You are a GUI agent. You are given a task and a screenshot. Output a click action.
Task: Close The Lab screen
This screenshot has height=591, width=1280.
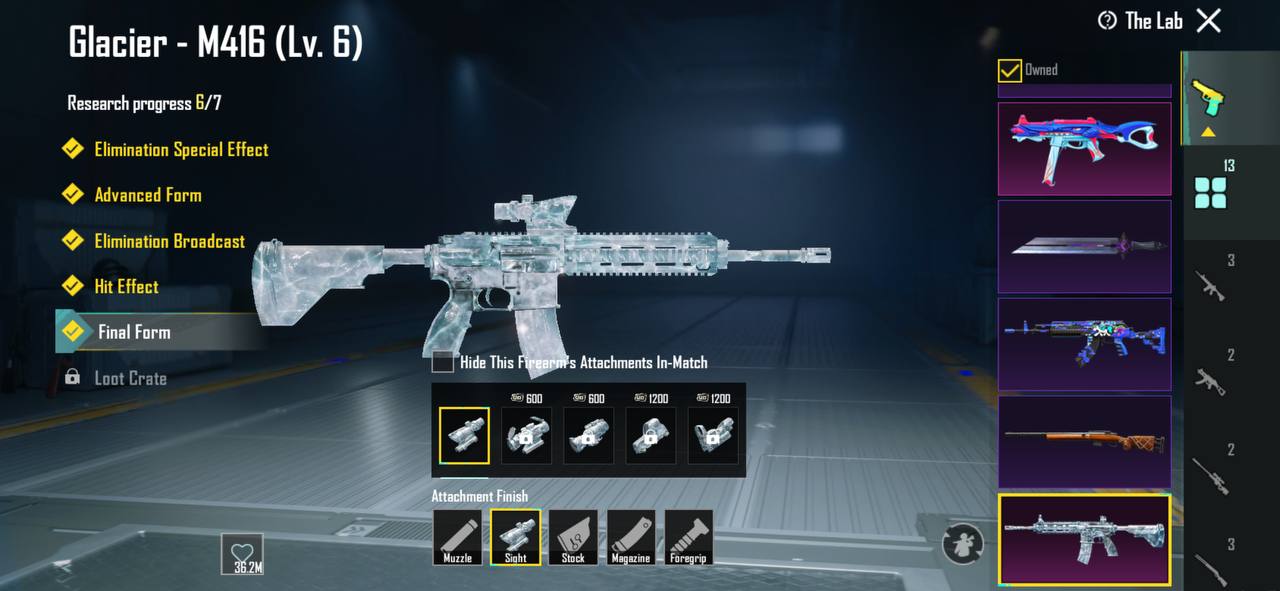[x=1209, y=20]
